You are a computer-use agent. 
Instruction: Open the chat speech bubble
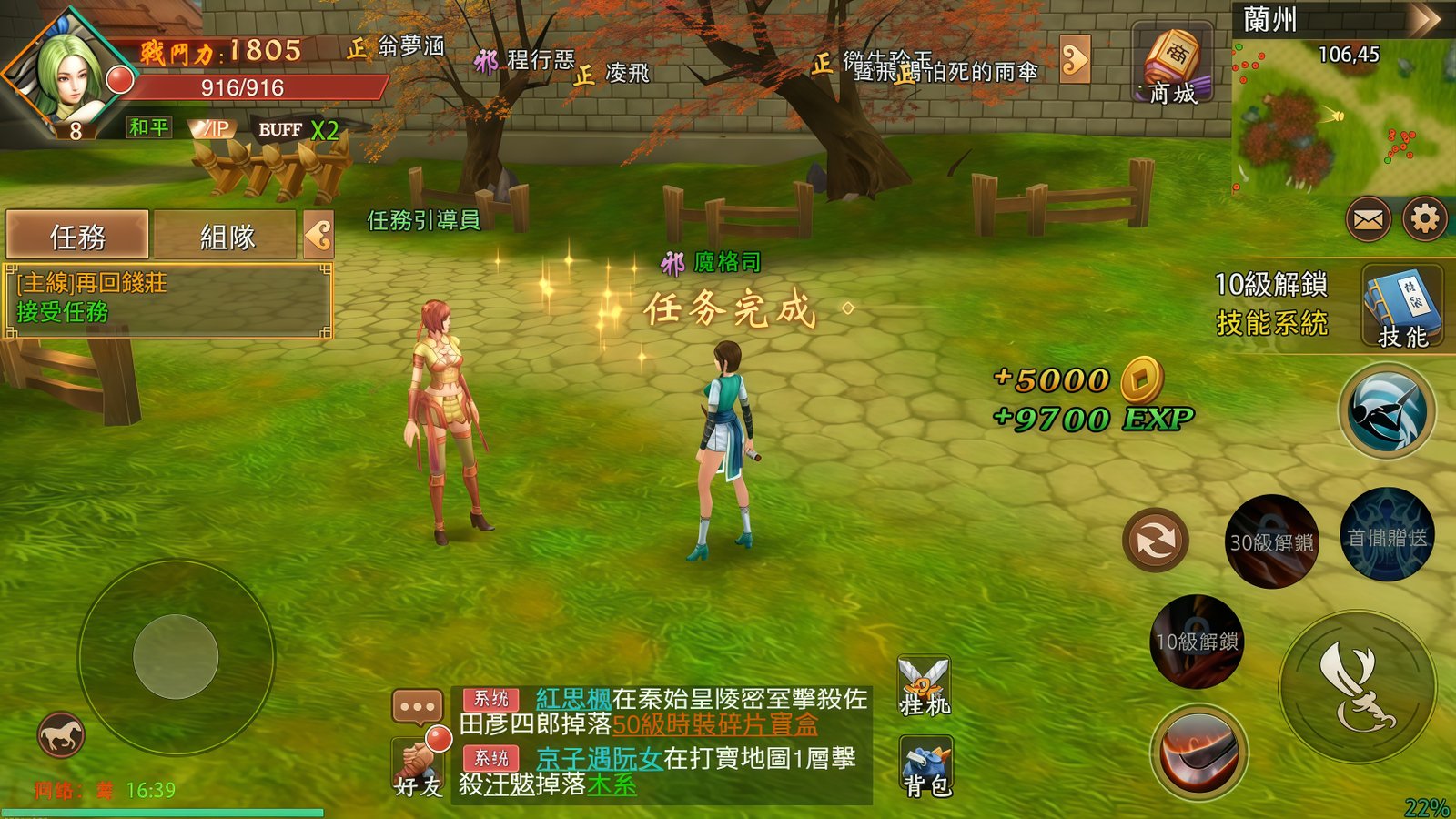point(418,706)
